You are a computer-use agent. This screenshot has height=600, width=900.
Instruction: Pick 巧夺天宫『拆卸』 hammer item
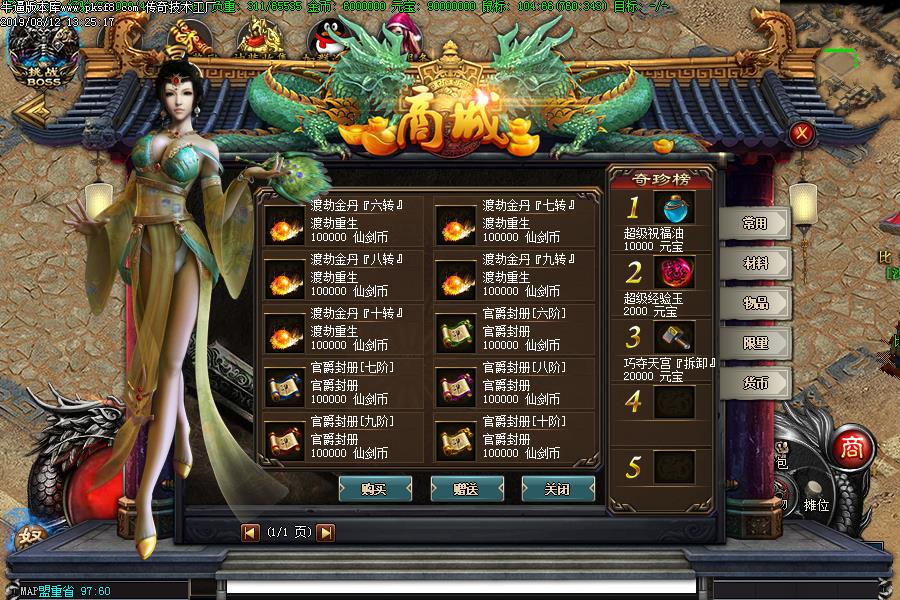click(675, 337)
